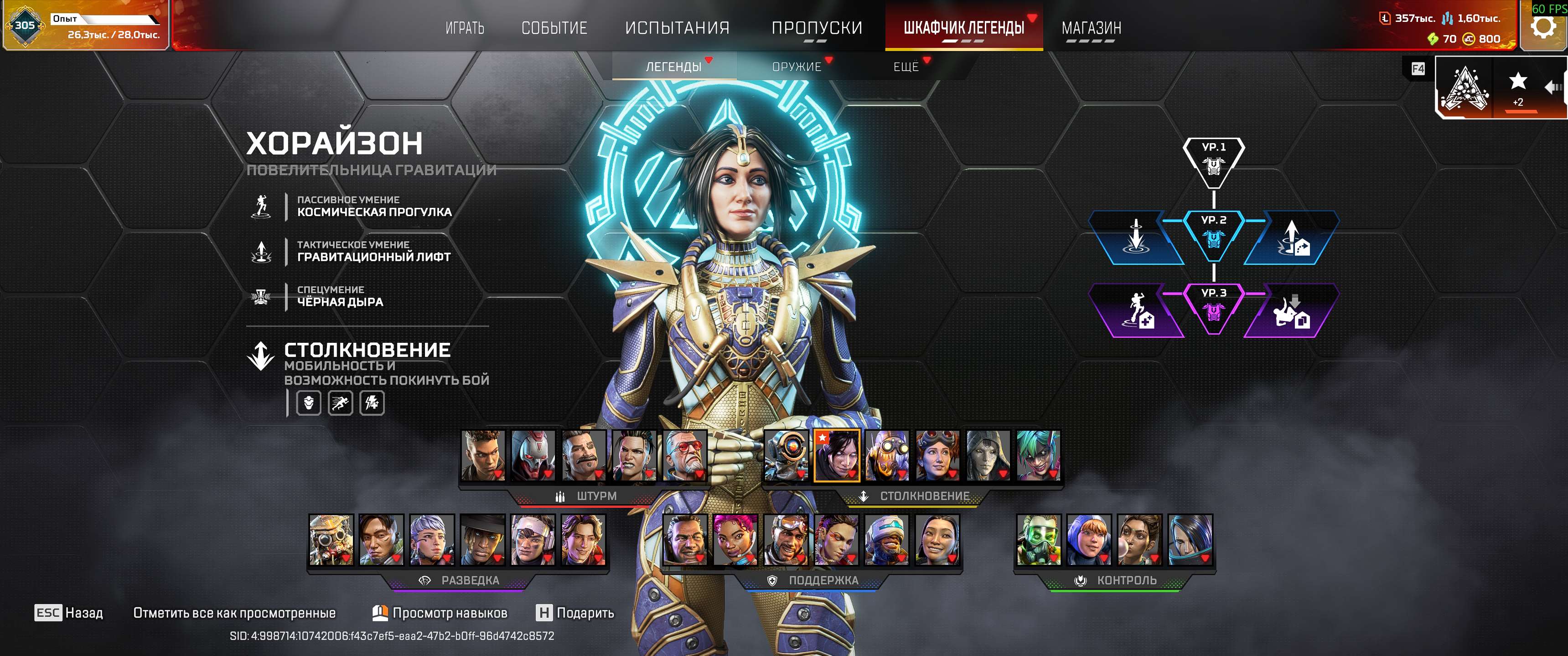
Task: Open the МАГАЗИН menu item
Action: tap(1092, 27)
